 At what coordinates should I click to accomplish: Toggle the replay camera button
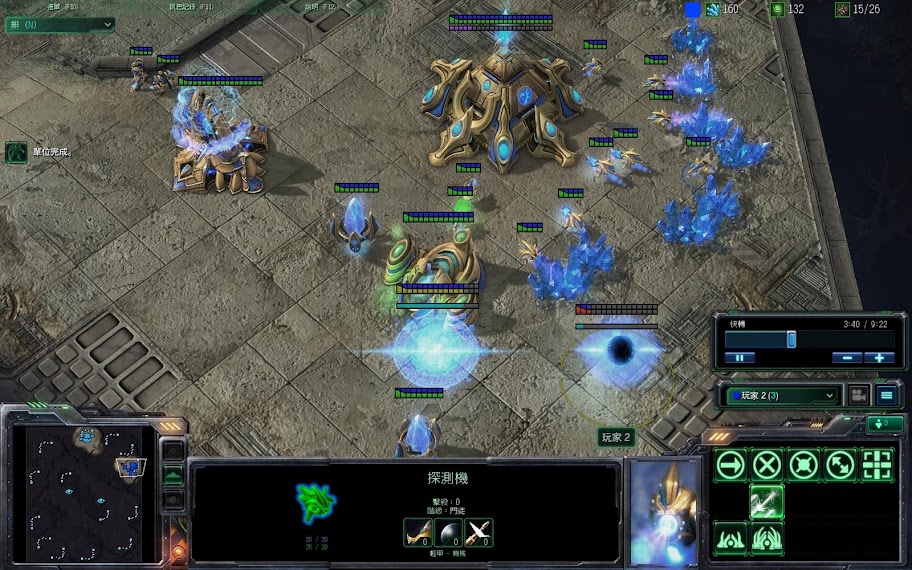click(x=858, y=395)
